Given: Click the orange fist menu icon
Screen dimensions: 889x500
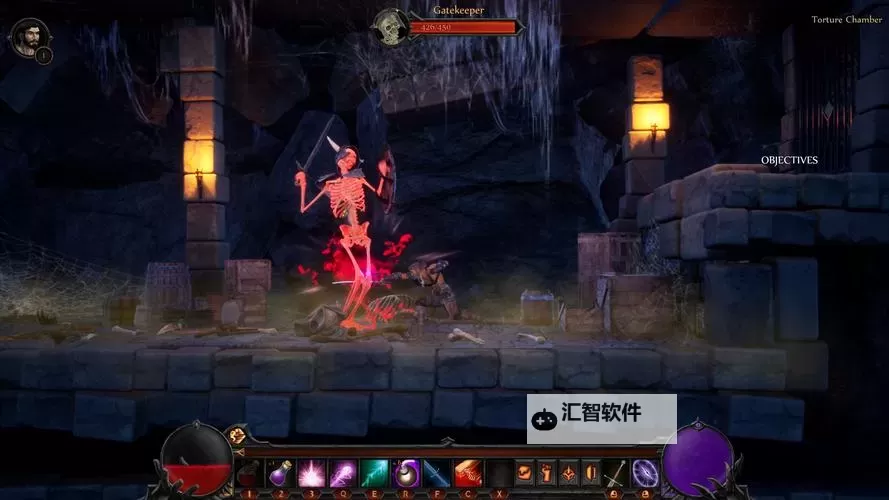Looking at the screenshot, I should (x=546, y=473).
